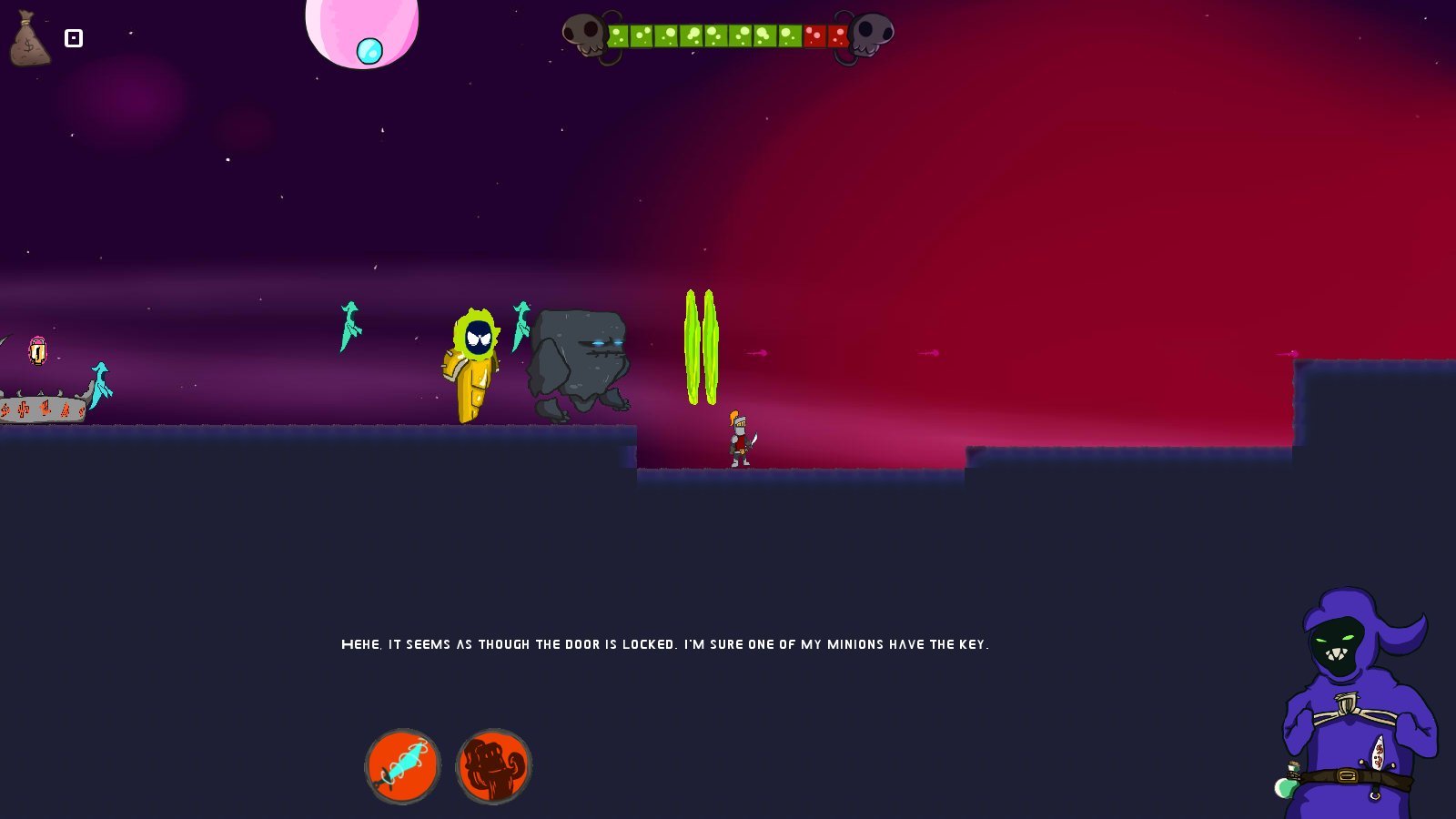Click the dialogue text about the locked door
Image resolution: width=1456 pixels, height=819 pixels.
click(666, 643)
